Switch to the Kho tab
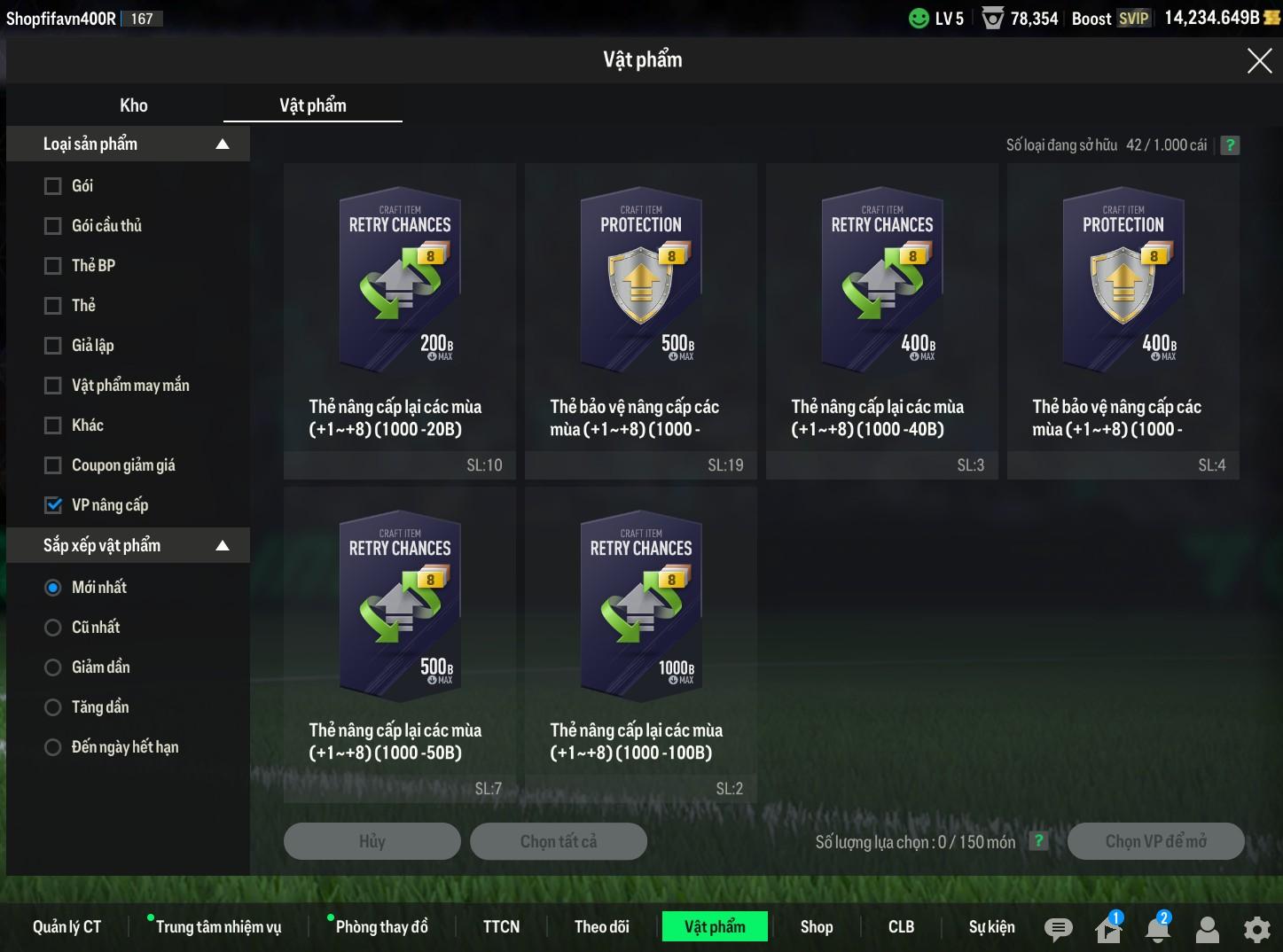1283x952 pixels. click(134, 105)
